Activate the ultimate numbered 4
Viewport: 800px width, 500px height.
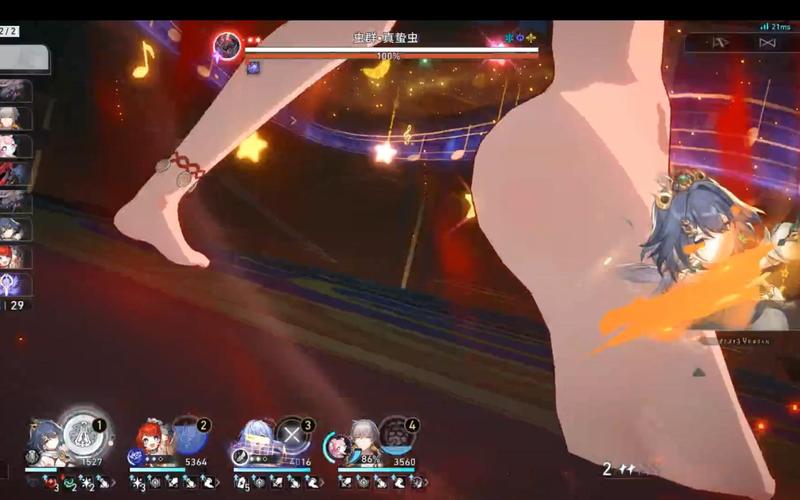coord(395,434)
